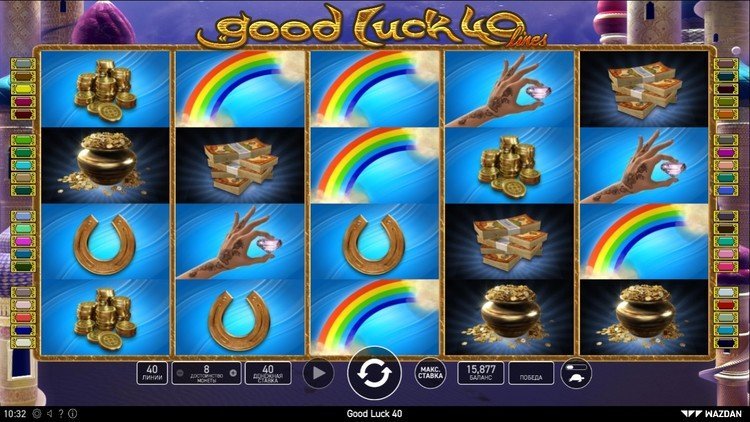
Task: Spin the reels with the circular arrows button
Action: (x=374, y=374)
